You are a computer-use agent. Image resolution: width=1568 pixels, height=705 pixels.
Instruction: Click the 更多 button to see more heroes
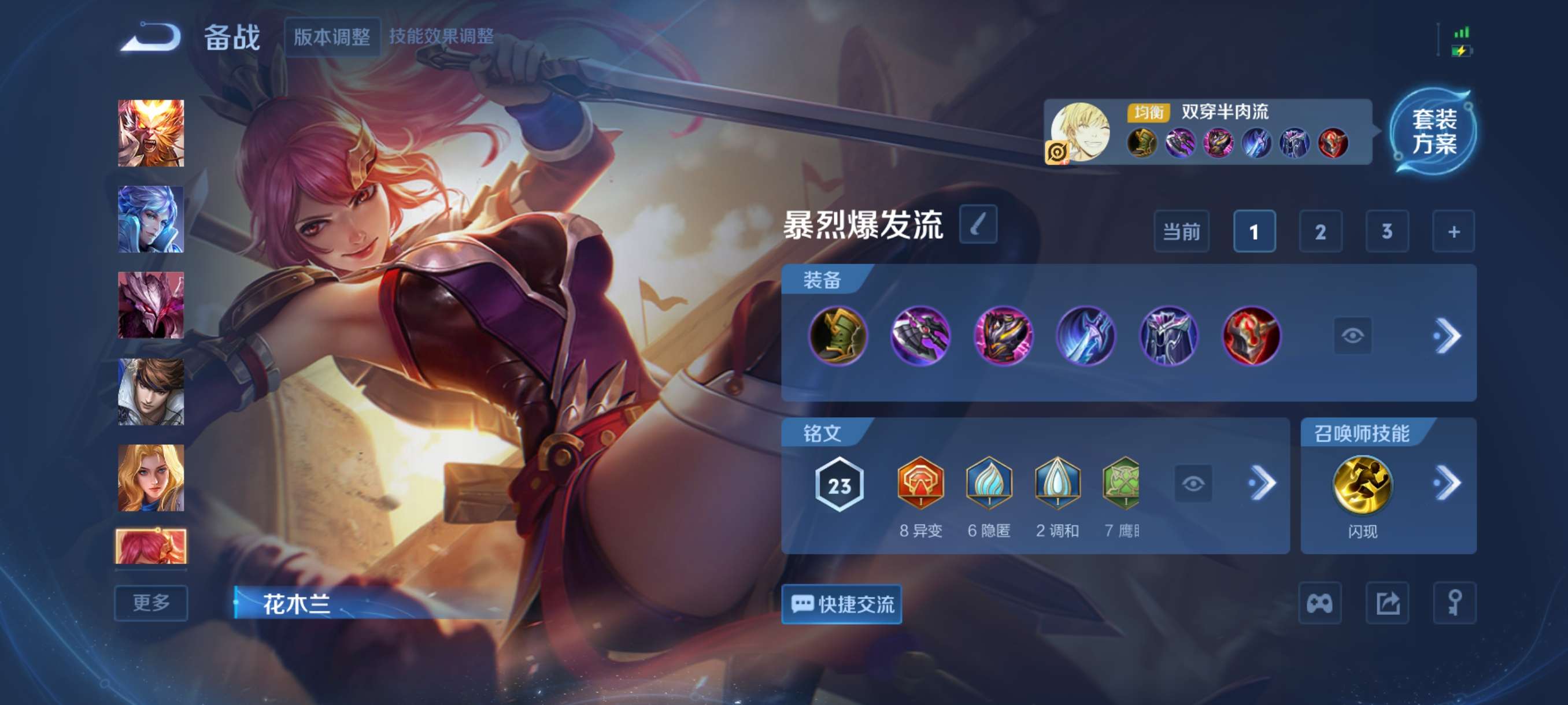(150, 603)
